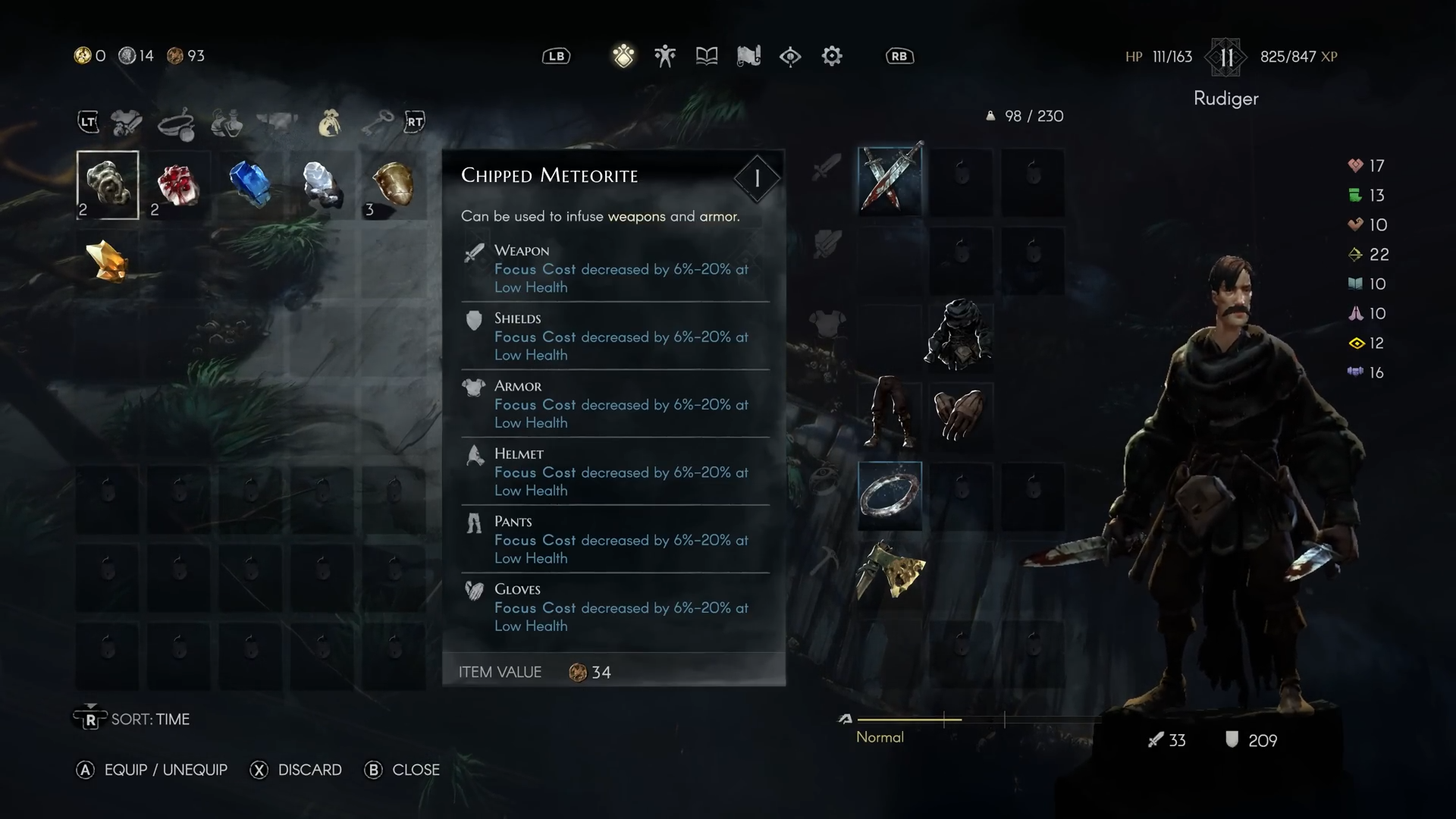
Task: Switch to the map scroll tab
Action: pyautogui.click(x=748, y=56)
